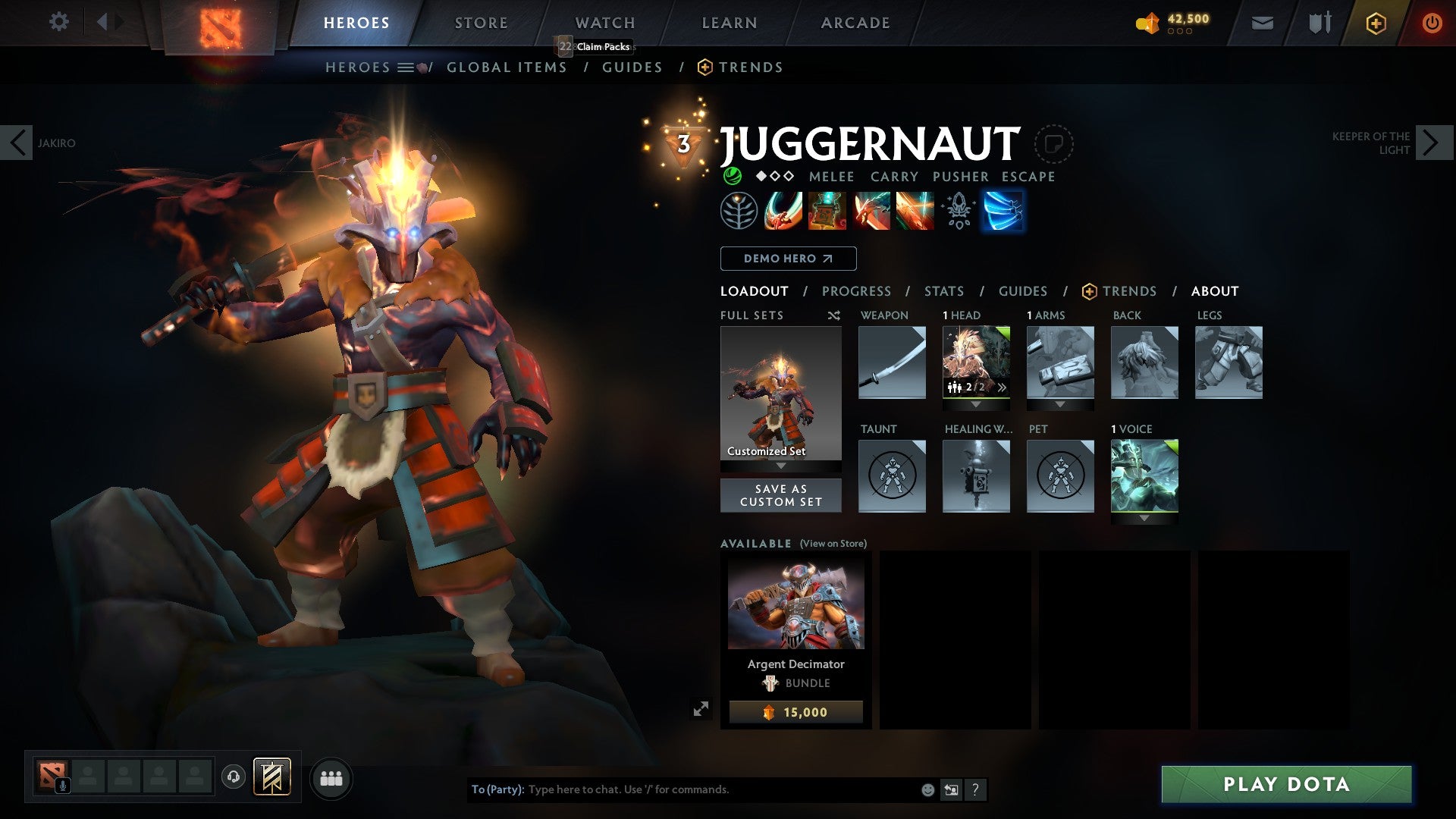View the Healing Ward ability icon
This screenshot has width=1456, height=819.
pyautogui.click(x=832, y=212)
